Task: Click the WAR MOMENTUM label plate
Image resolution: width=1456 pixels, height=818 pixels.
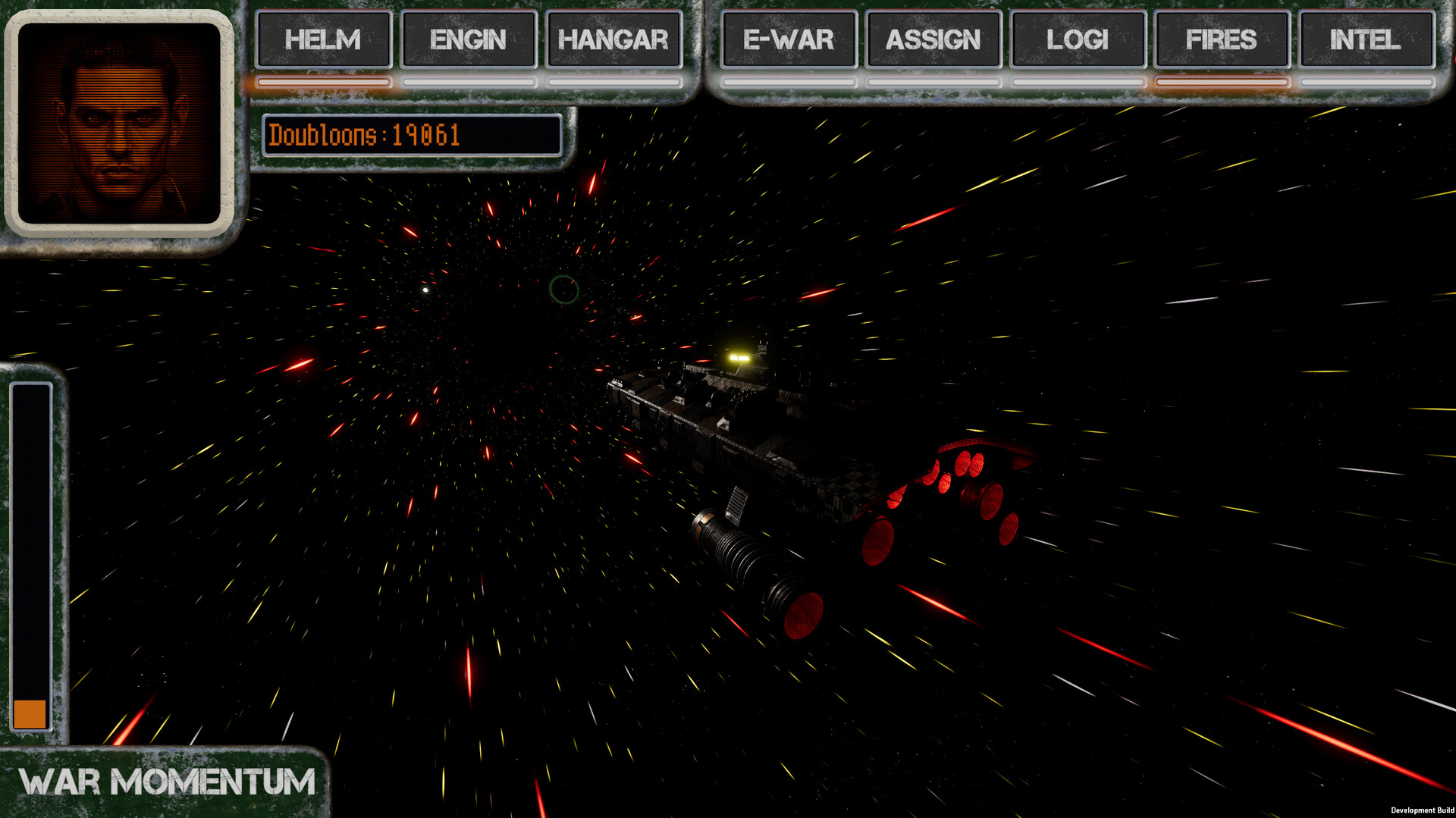Action: (x=168, y=779)
